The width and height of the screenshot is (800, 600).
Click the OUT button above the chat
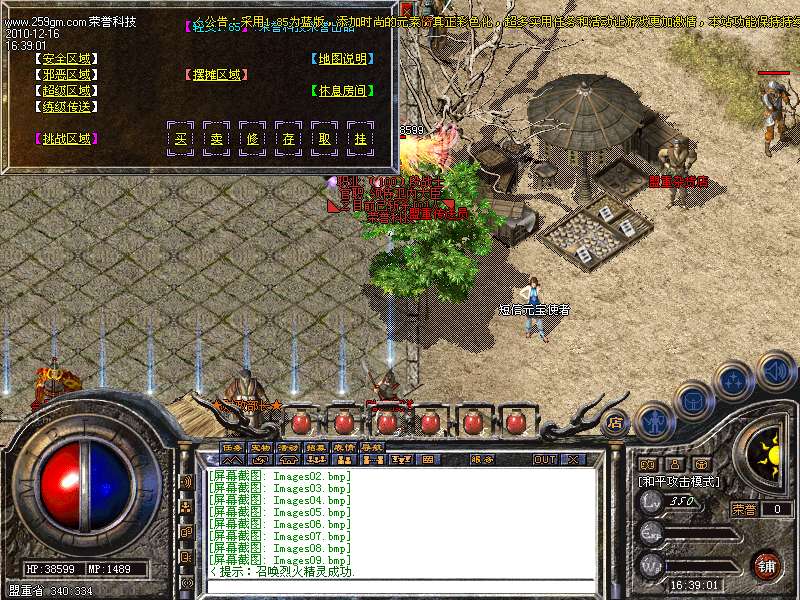(x=544, y=460)
